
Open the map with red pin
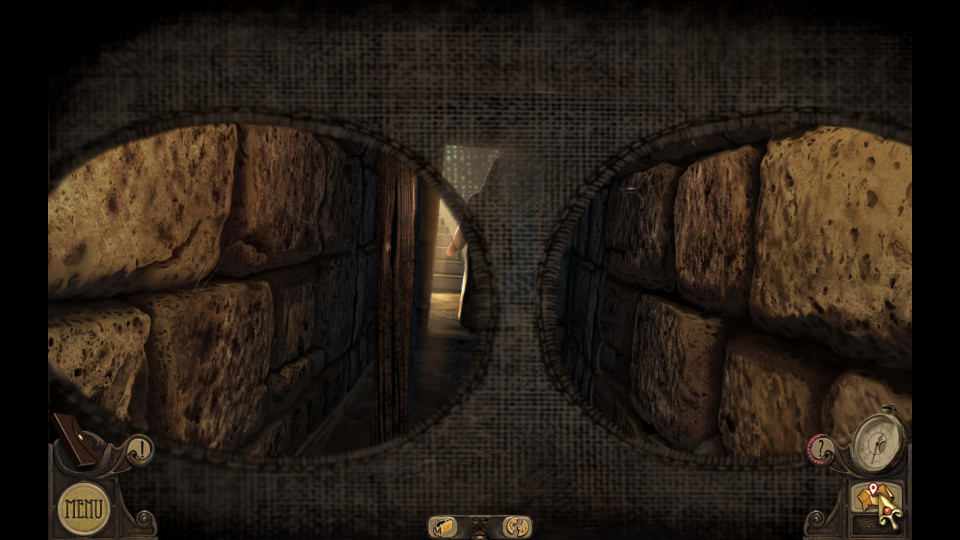(x=866, y=496)
